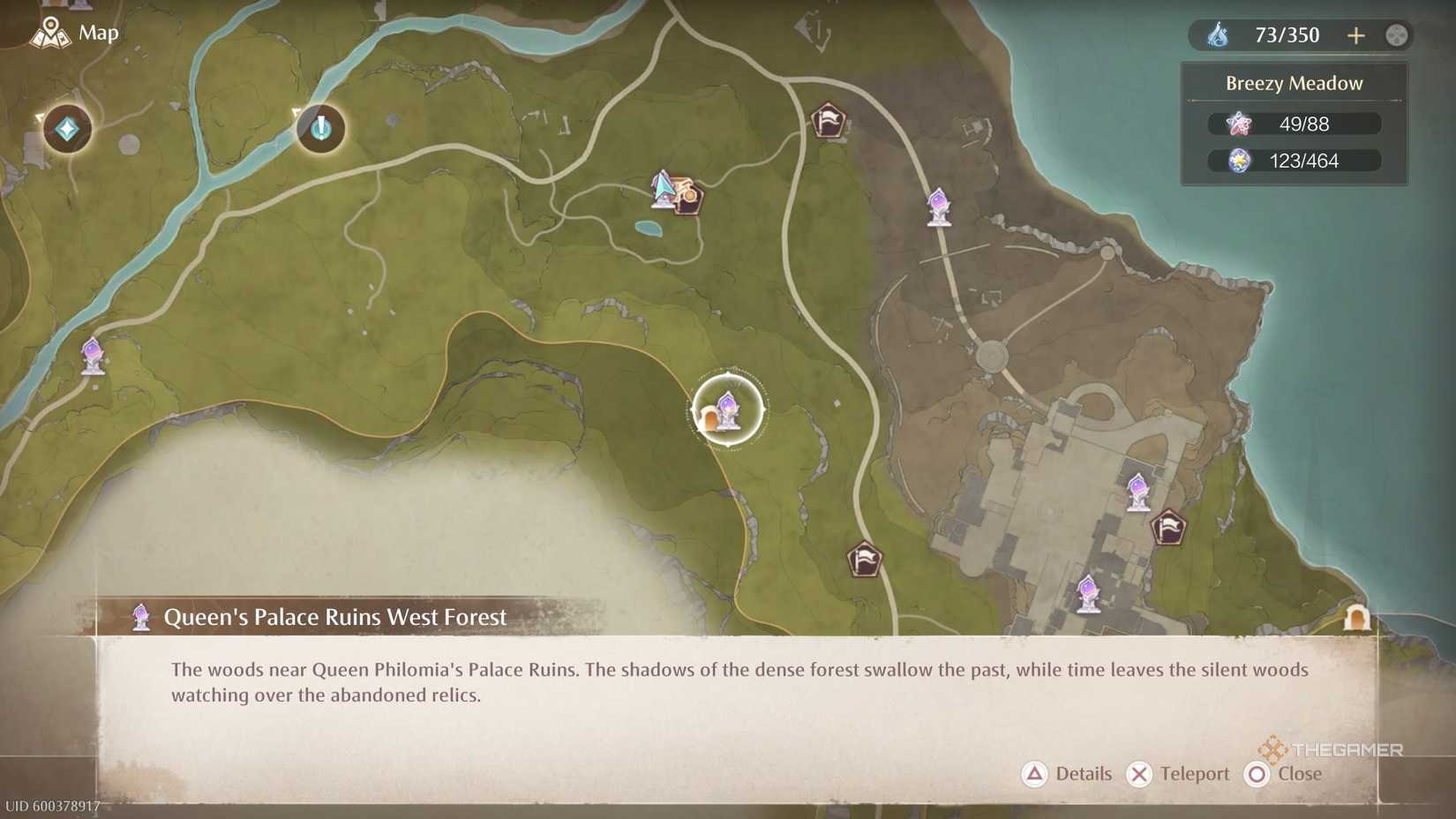Screen dimensions: 1456x819
Task: Select the flag marker inside the palace ruins
Action: coord(1170,530)
